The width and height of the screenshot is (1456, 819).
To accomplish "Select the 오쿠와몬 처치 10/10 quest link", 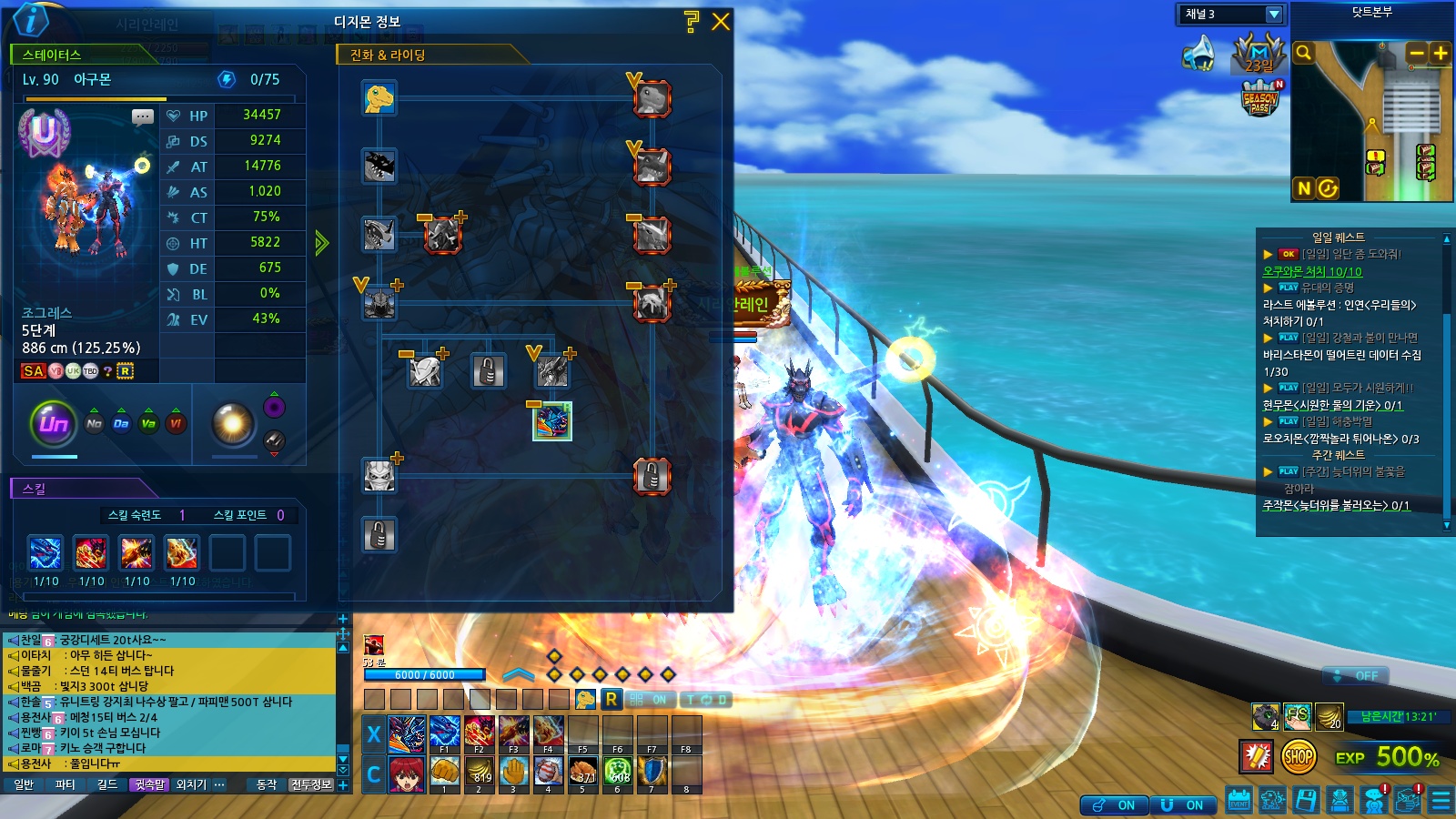I will pos(1311,271).
